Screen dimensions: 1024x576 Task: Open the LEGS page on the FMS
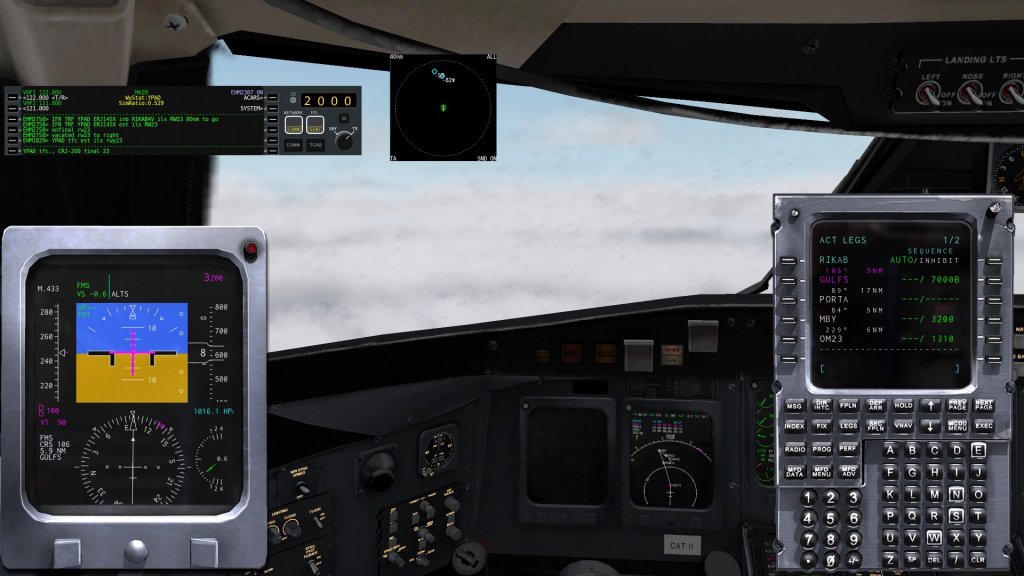(848, 427)
